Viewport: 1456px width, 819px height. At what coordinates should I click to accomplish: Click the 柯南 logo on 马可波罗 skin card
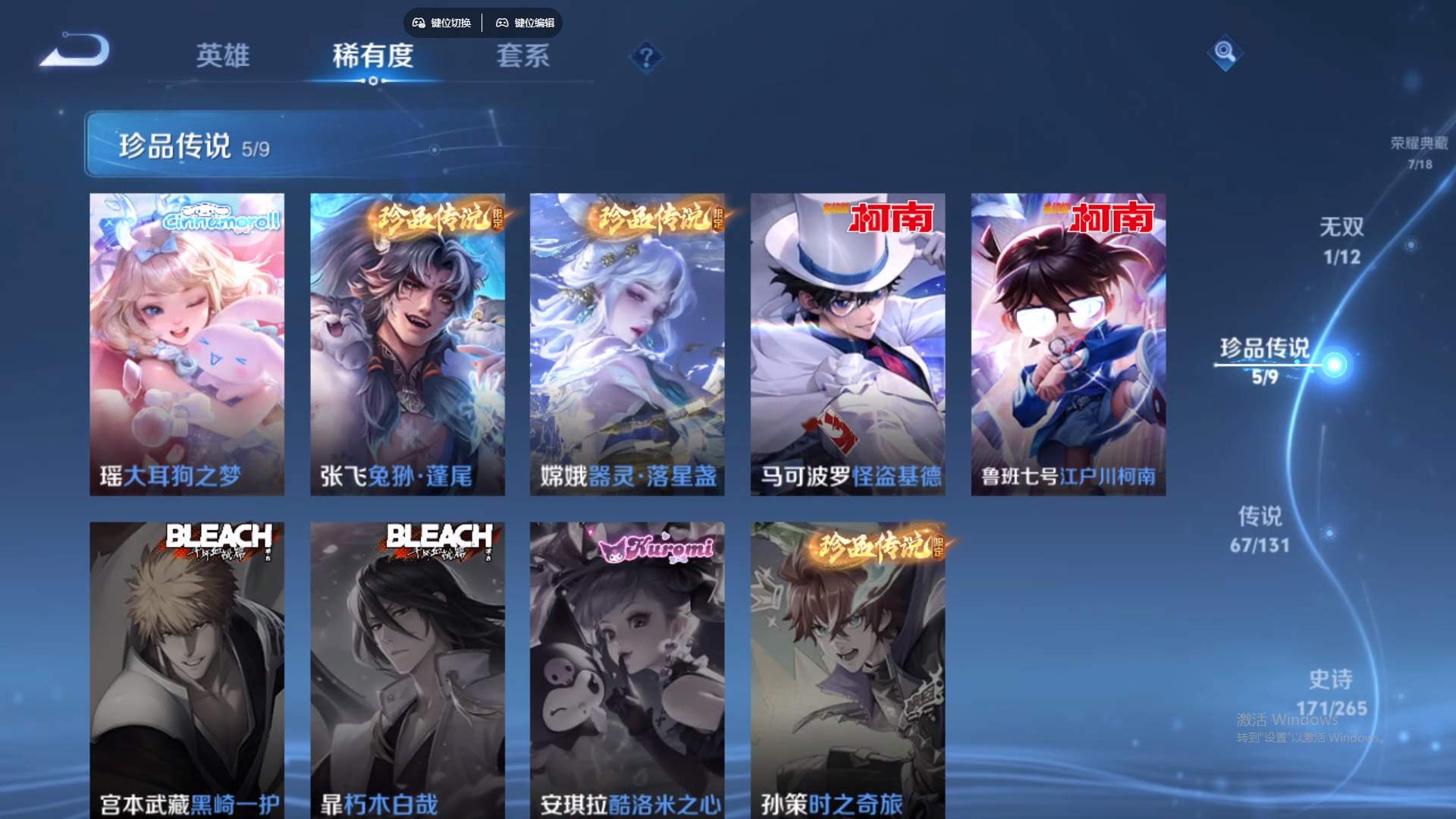pos(890,219)
